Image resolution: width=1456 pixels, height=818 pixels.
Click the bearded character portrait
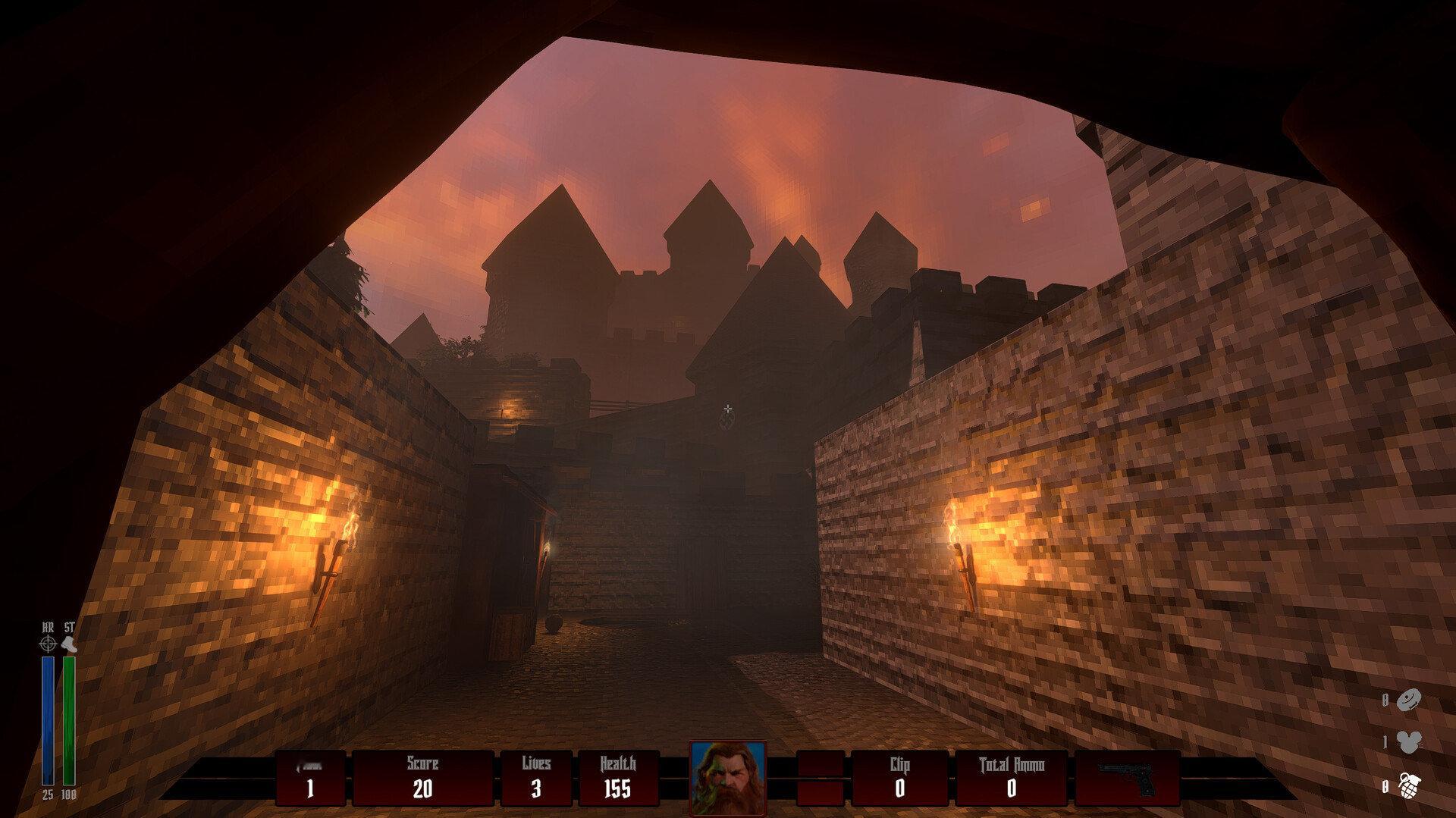727,779
